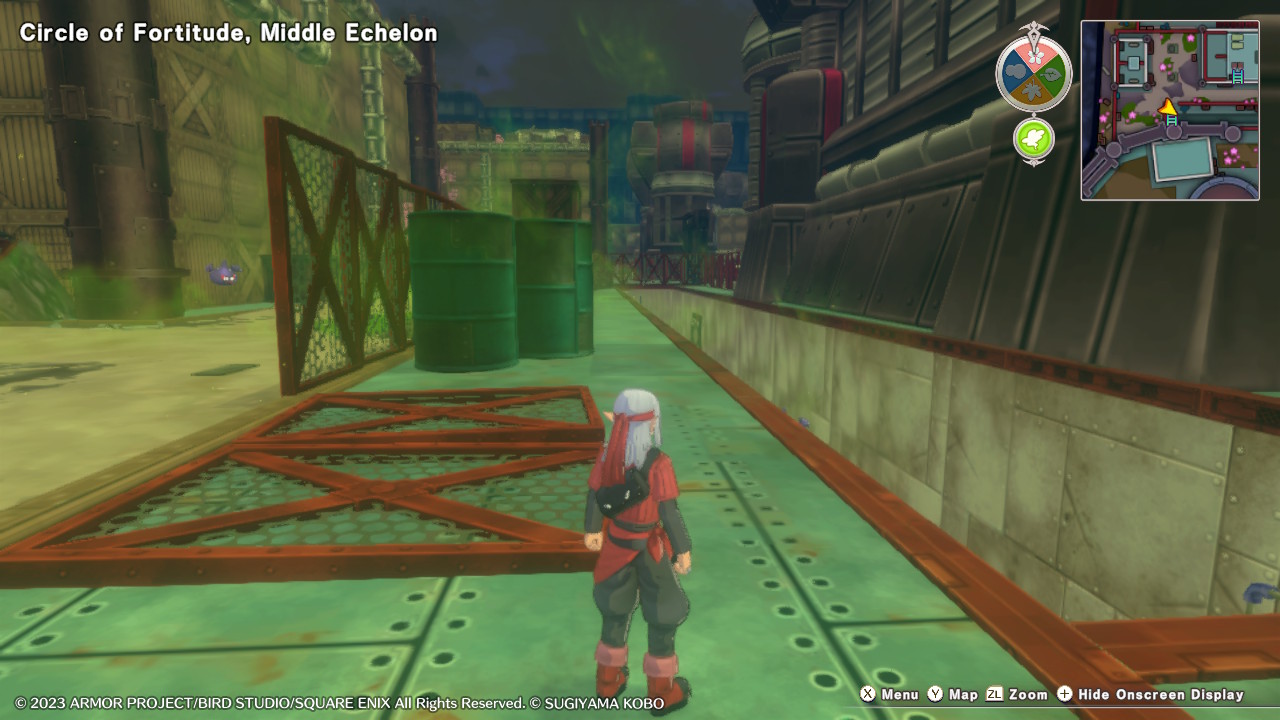Screen dimensions: 1280x720
Task: Click the autumn maple leaf on the season wheel
Action: tap(1034, 90)
